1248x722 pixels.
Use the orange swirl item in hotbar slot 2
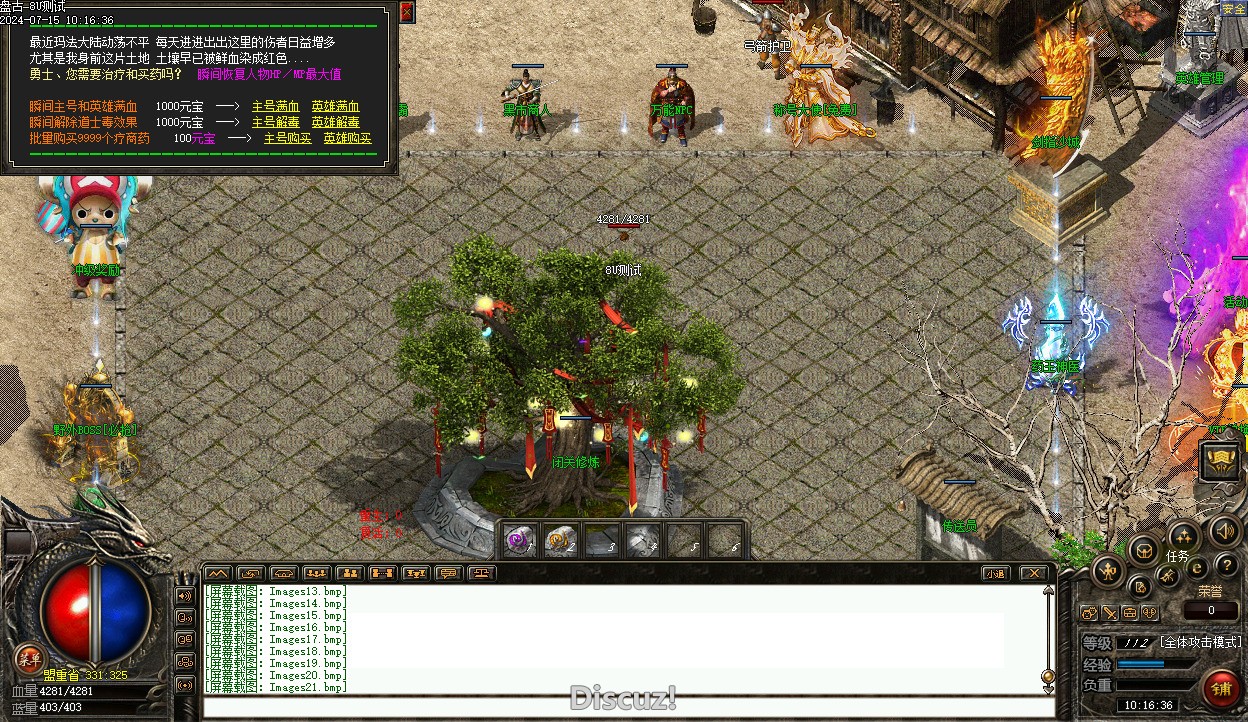(560, 541)
